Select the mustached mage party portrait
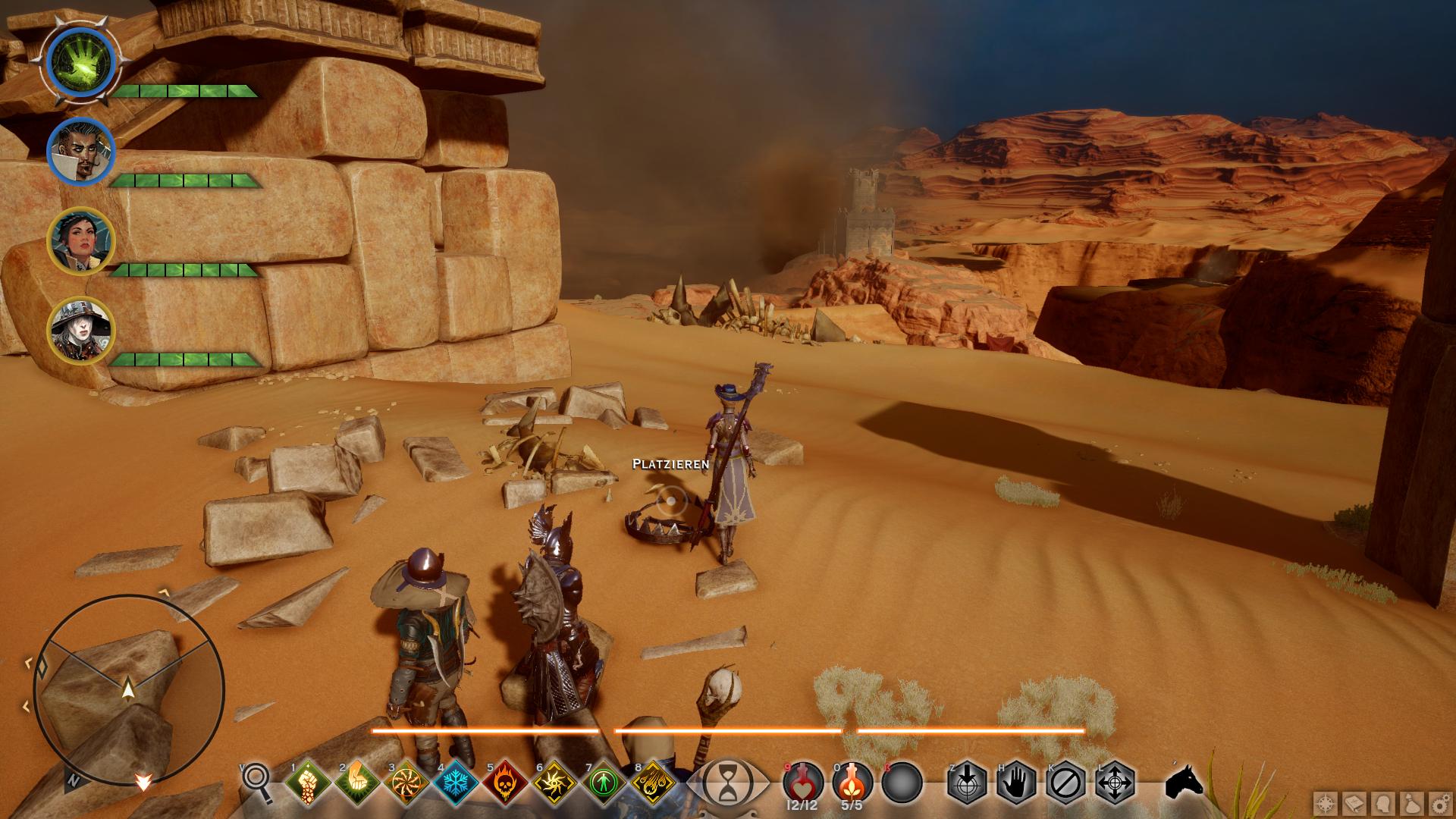The height and width of the screenshot is (819, 1456). pos(81,152)
